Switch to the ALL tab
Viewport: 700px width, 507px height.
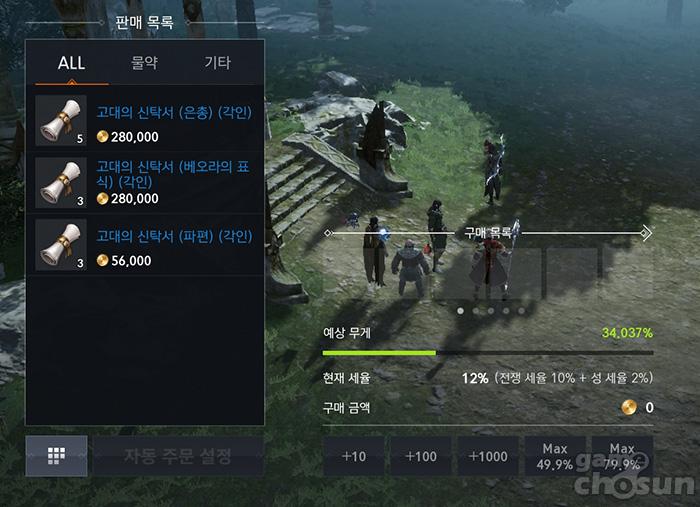tap(71, 63)
